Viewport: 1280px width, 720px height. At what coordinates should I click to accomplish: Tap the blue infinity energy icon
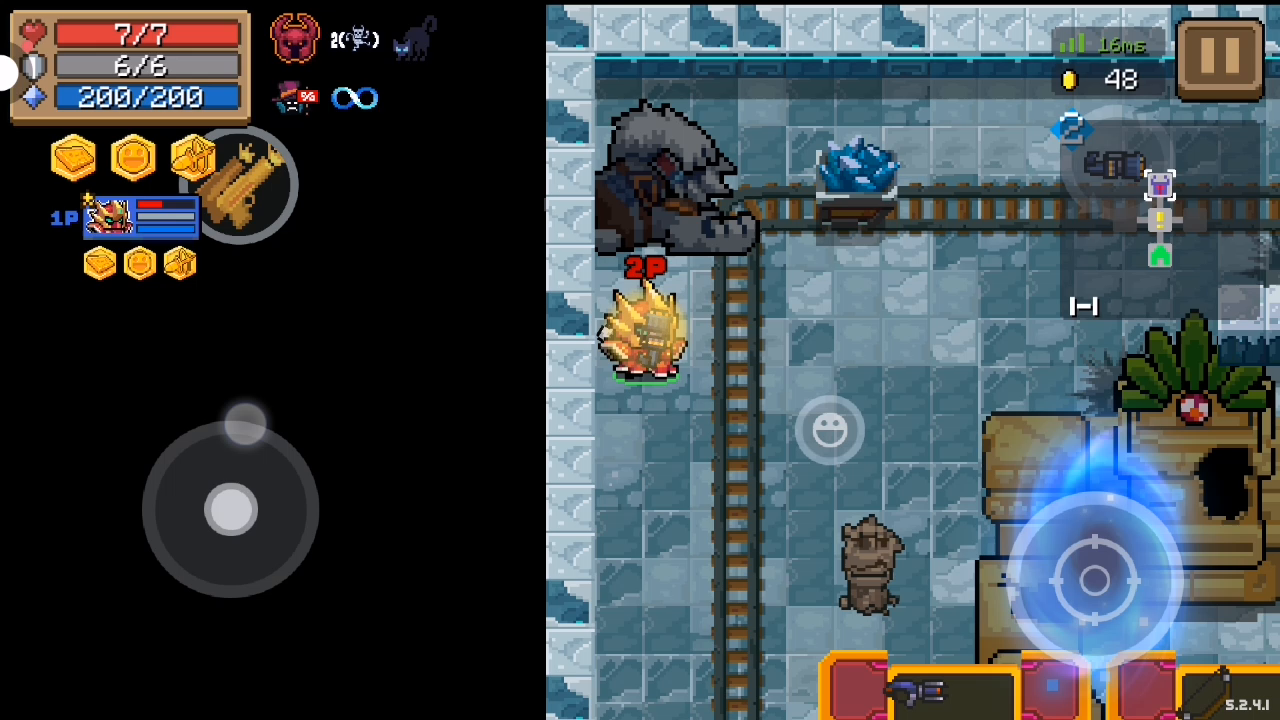click(x=355, y=98)
